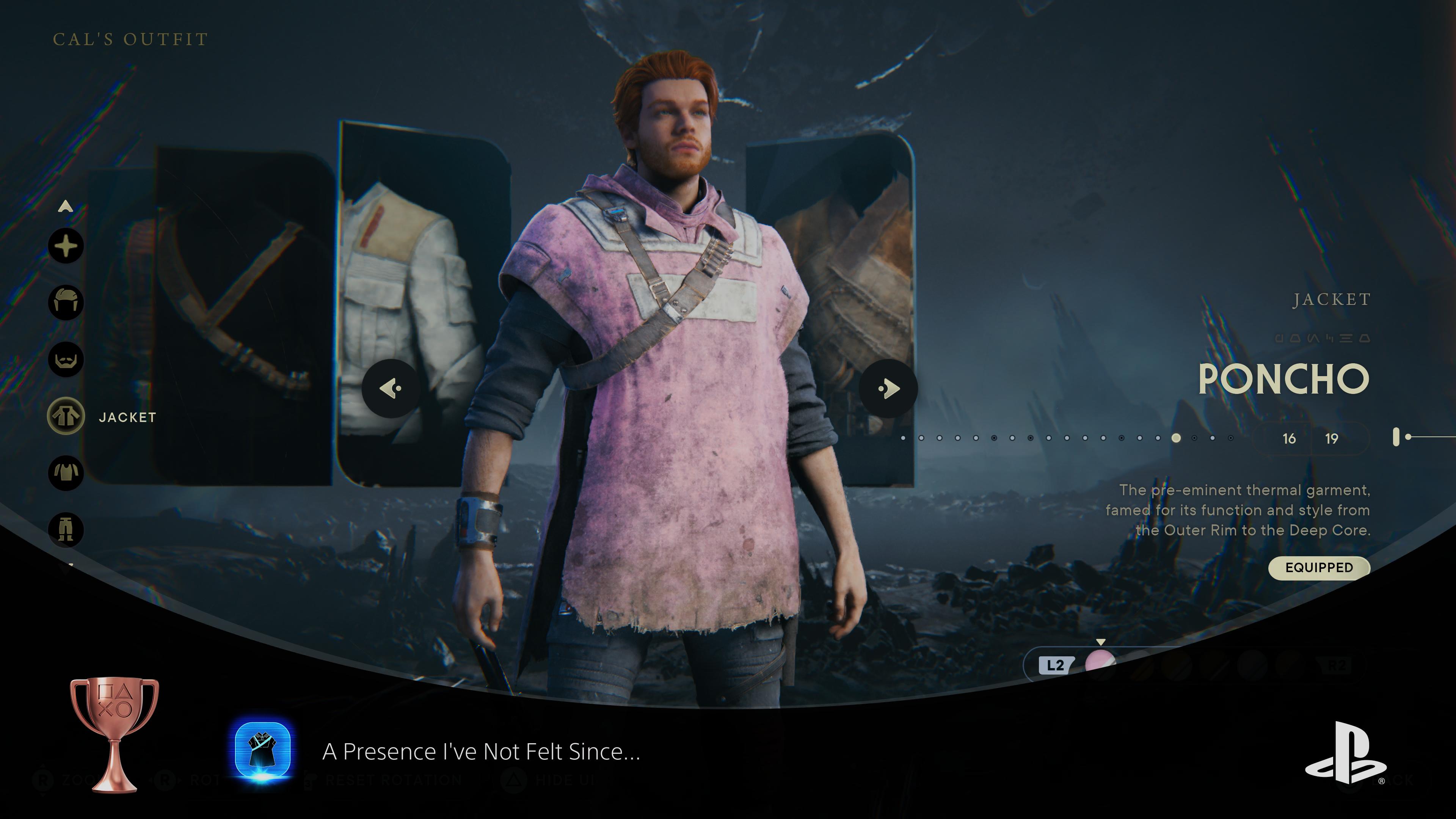Screen dimensions: 1456x819
Task: Select the Jacket category icon
Action: (66, 417)
